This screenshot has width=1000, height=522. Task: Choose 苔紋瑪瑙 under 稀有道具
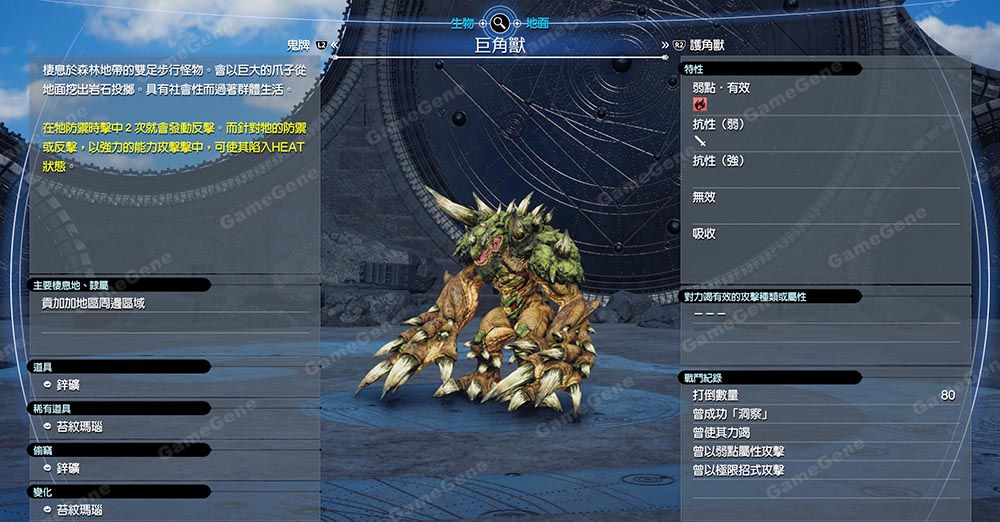pos(78,427)
